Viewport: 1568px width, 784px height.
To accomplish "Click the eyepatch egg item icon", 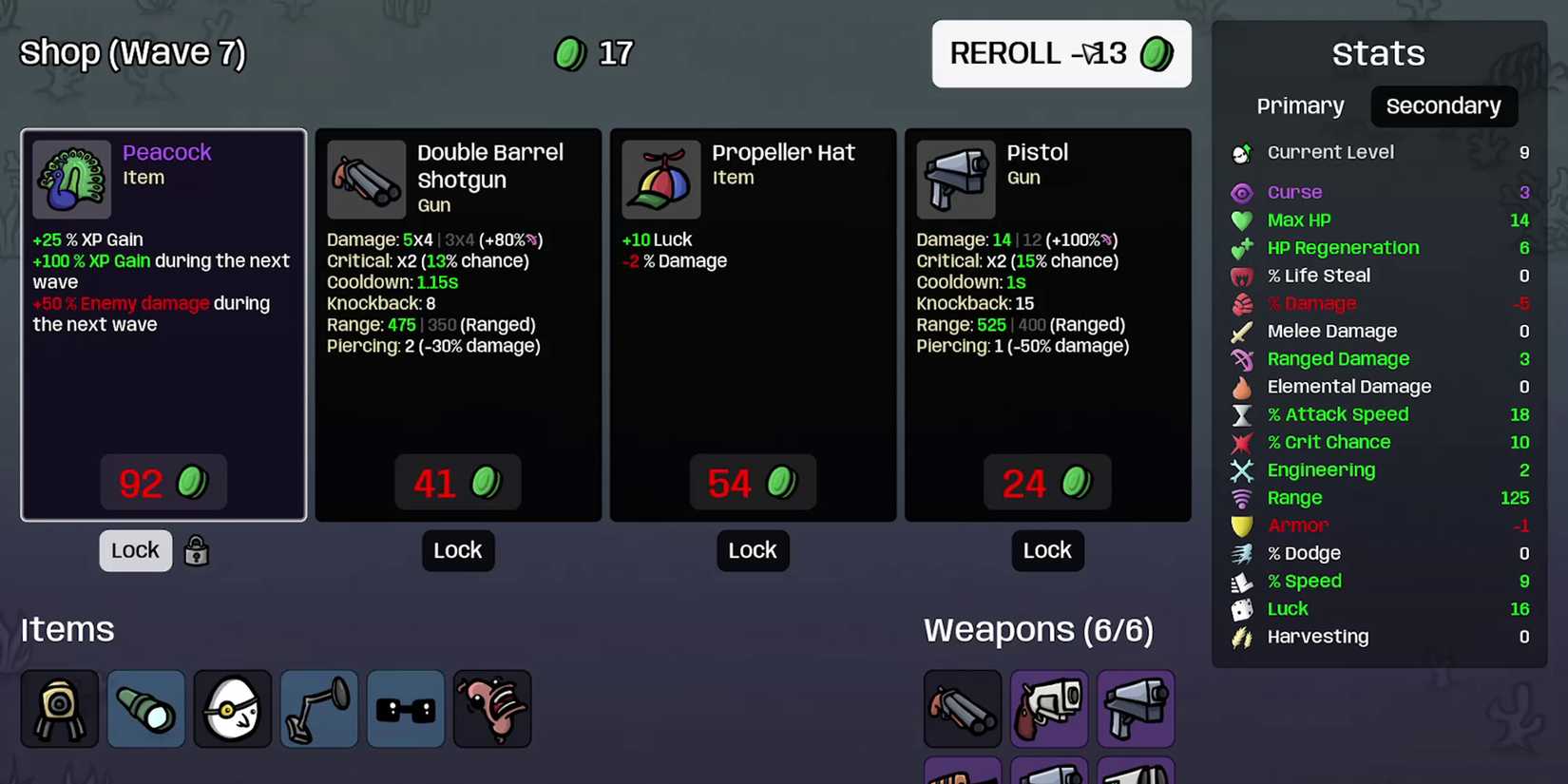I will tap(232, 708).
